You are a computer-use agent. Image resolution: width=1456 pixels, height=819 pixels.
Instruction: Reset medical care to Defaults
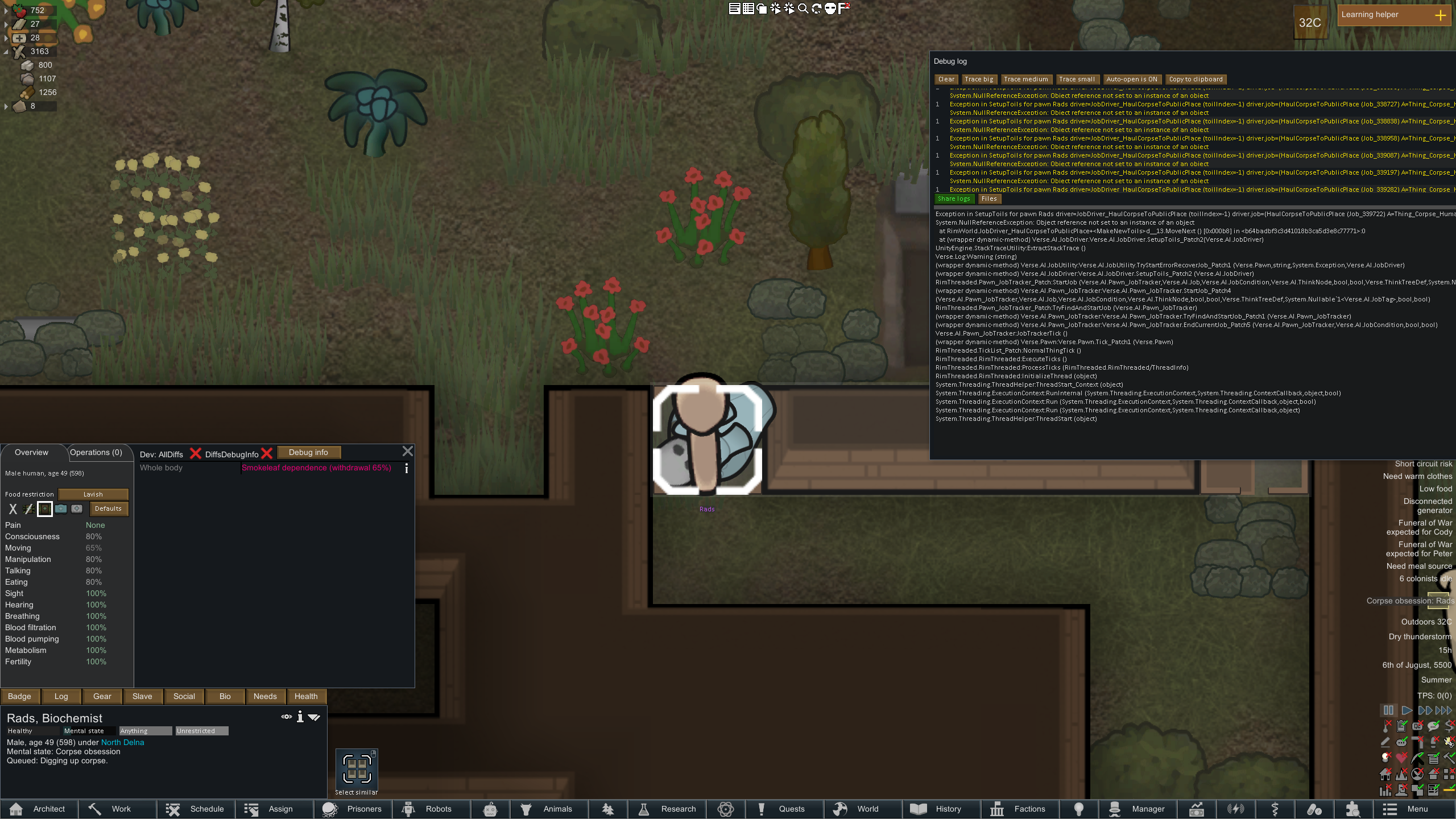point(108,508)
